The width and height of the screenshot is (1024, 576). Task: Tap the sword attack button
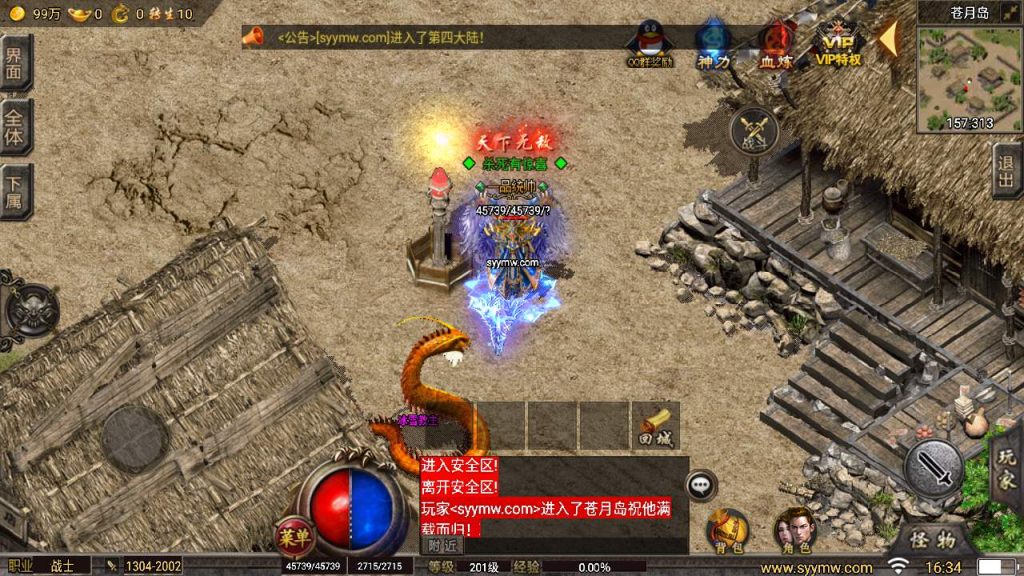[x=934, y=466]
